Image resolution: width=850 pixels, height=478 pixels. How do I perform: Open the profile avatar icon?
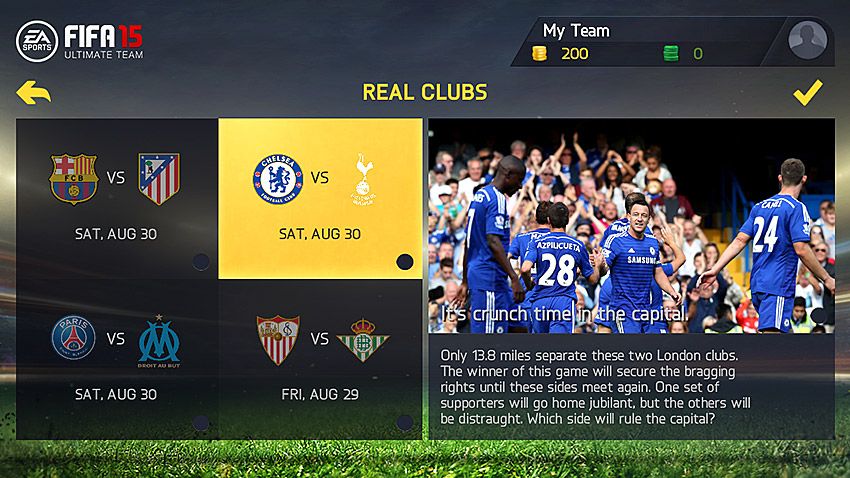point(807,41)
